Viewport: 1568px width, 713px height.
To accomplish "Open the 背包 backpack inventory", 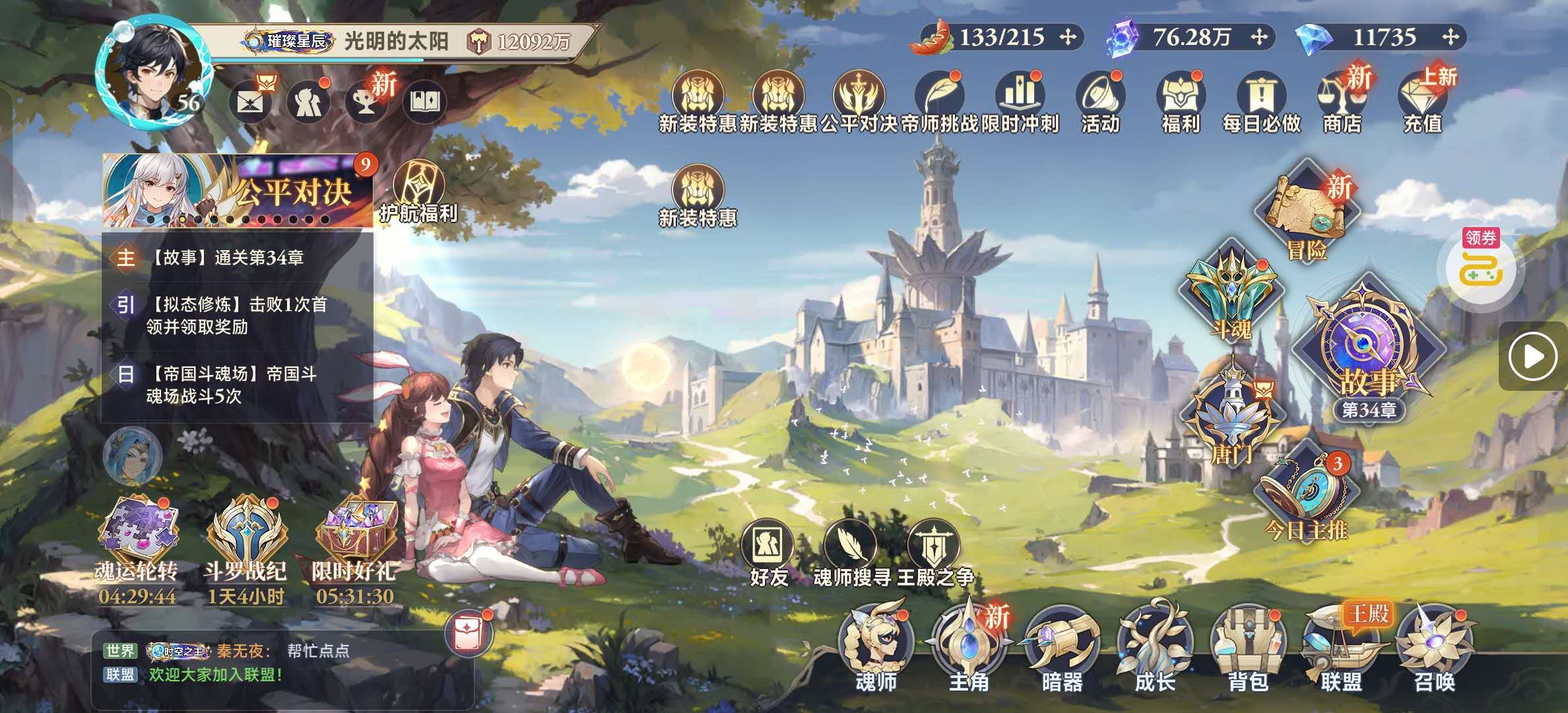I will (1247, 647).
